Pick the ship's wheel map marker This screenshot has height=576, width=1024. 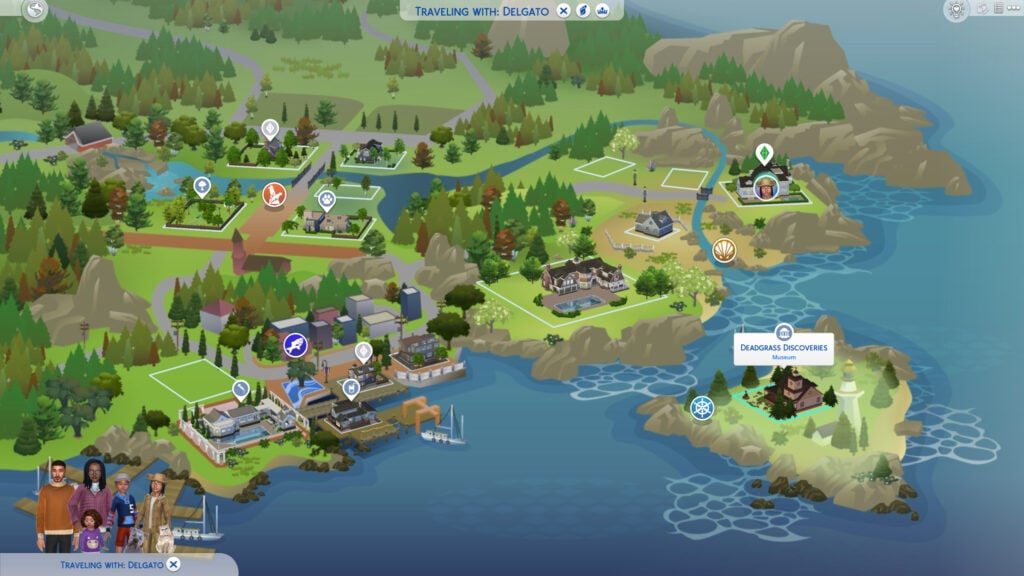pyautogui.click(x=703, y=408)
